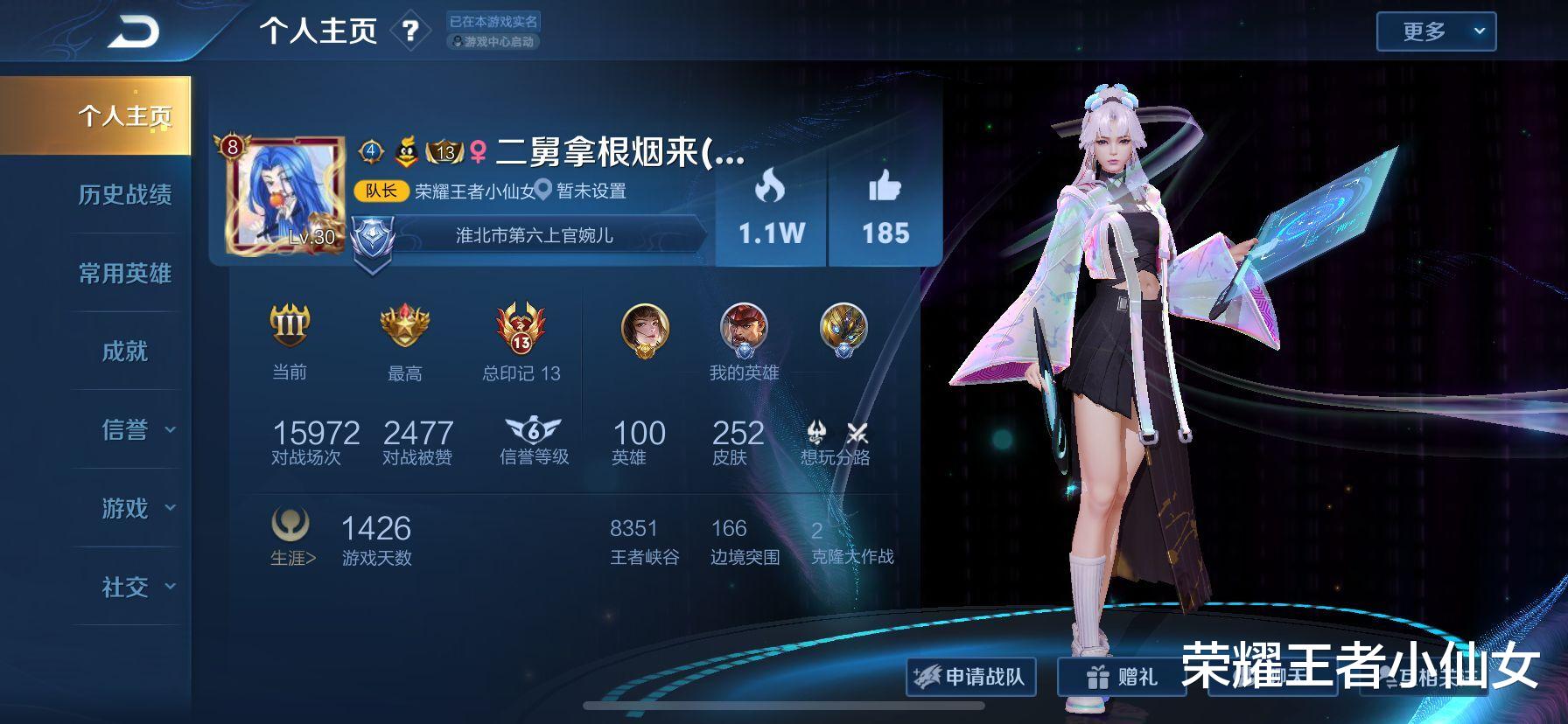1568x724 pixels.
Task: Expand the 游戏 sidebar section
Action: 127,508
